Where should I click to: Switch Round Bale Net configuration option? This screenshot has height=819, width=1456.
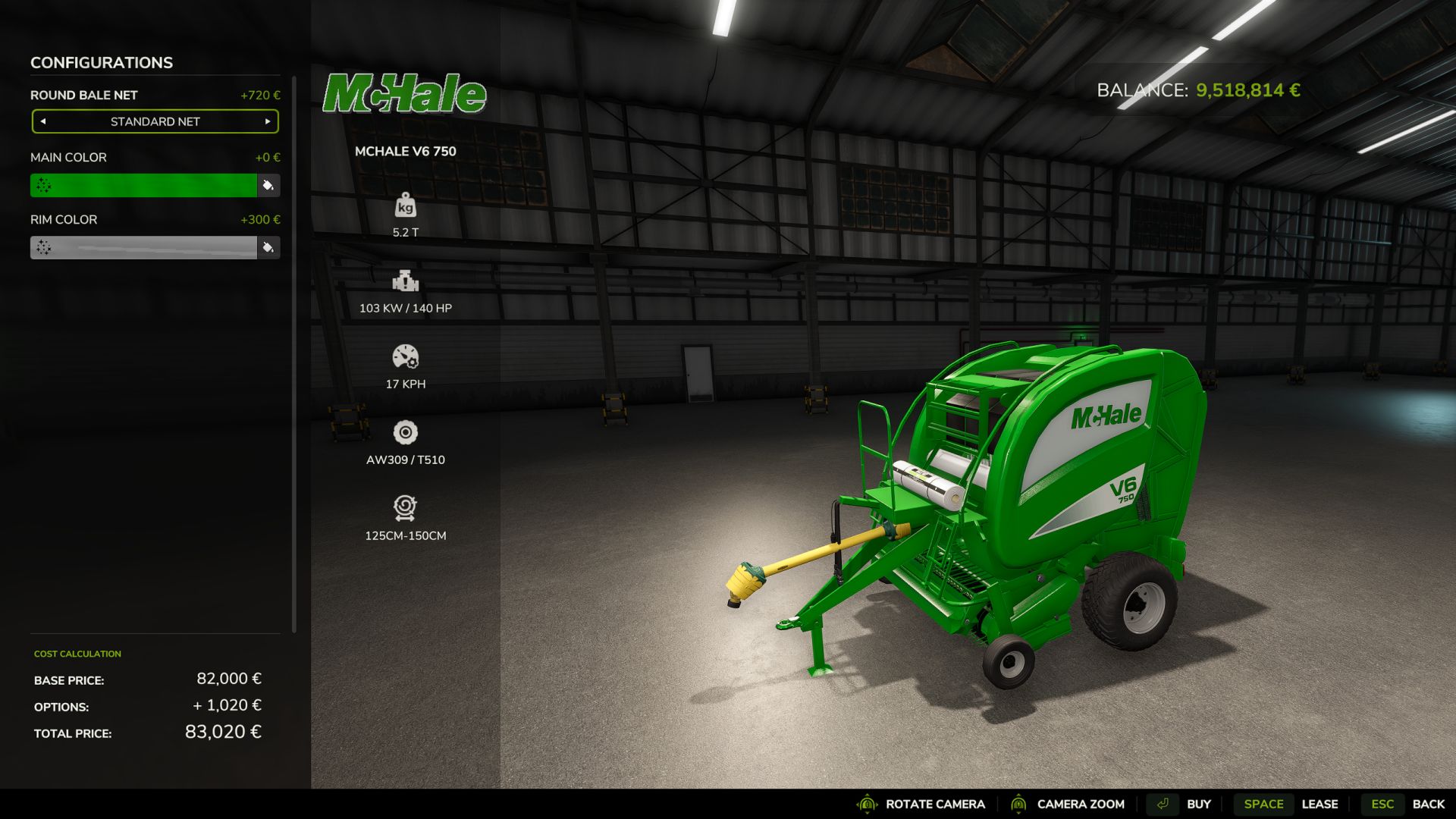coord(155,121)
